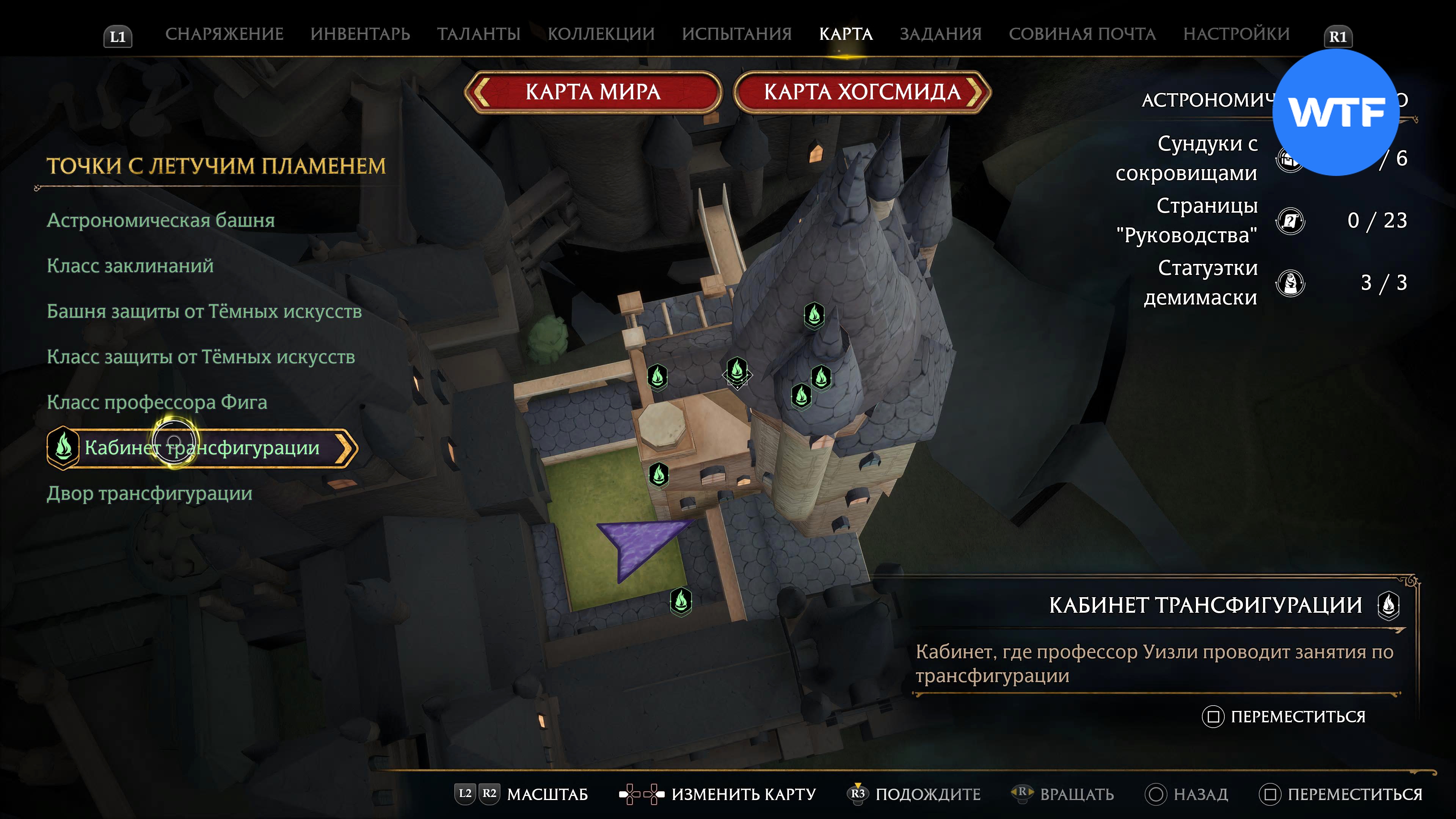Select Двор трансфигурации from the list
The height and width of the screenshot is (819, 1456).
[149, 493]
